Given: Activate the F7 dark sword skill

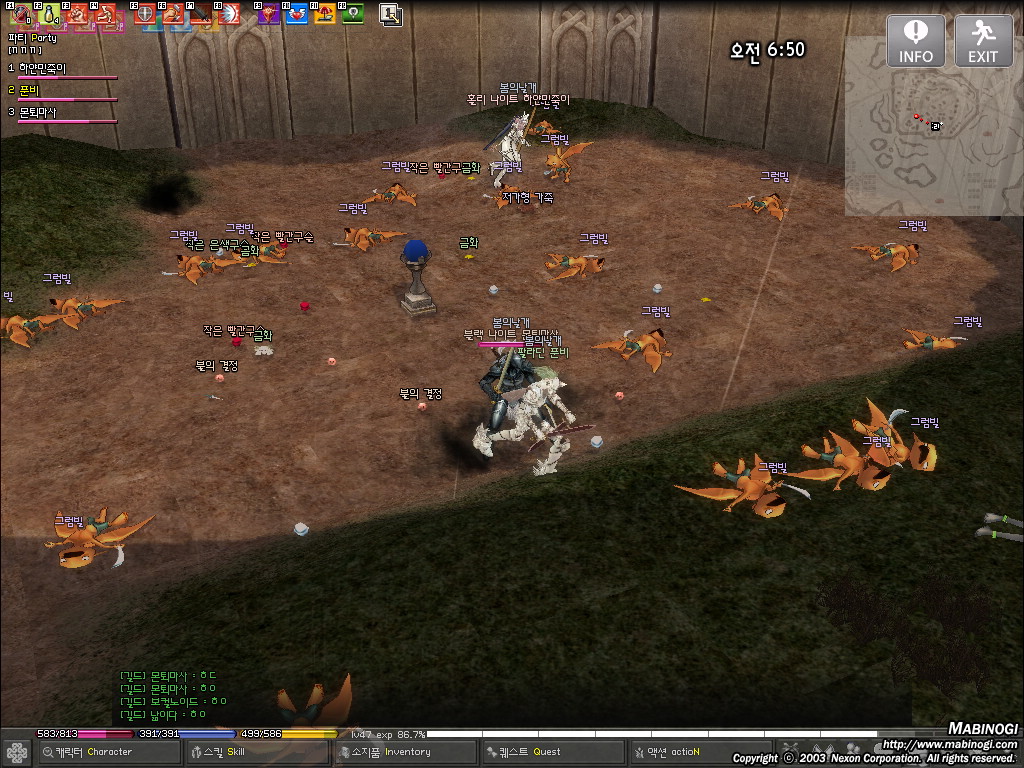Looking at the screenshot, I should point(201,14).
